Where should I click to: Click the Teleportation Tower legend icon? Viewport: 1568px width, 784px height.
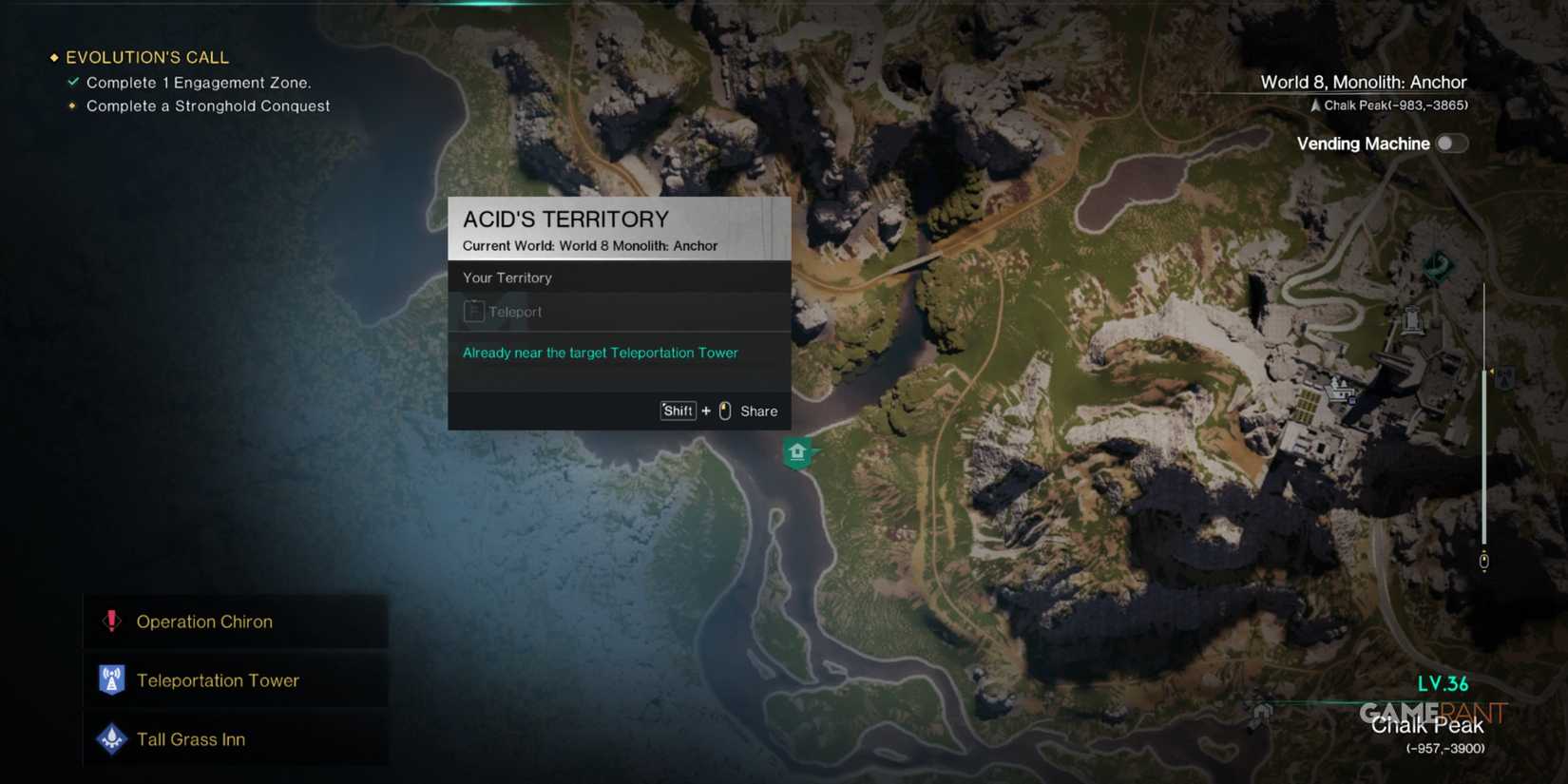(111, 679)
